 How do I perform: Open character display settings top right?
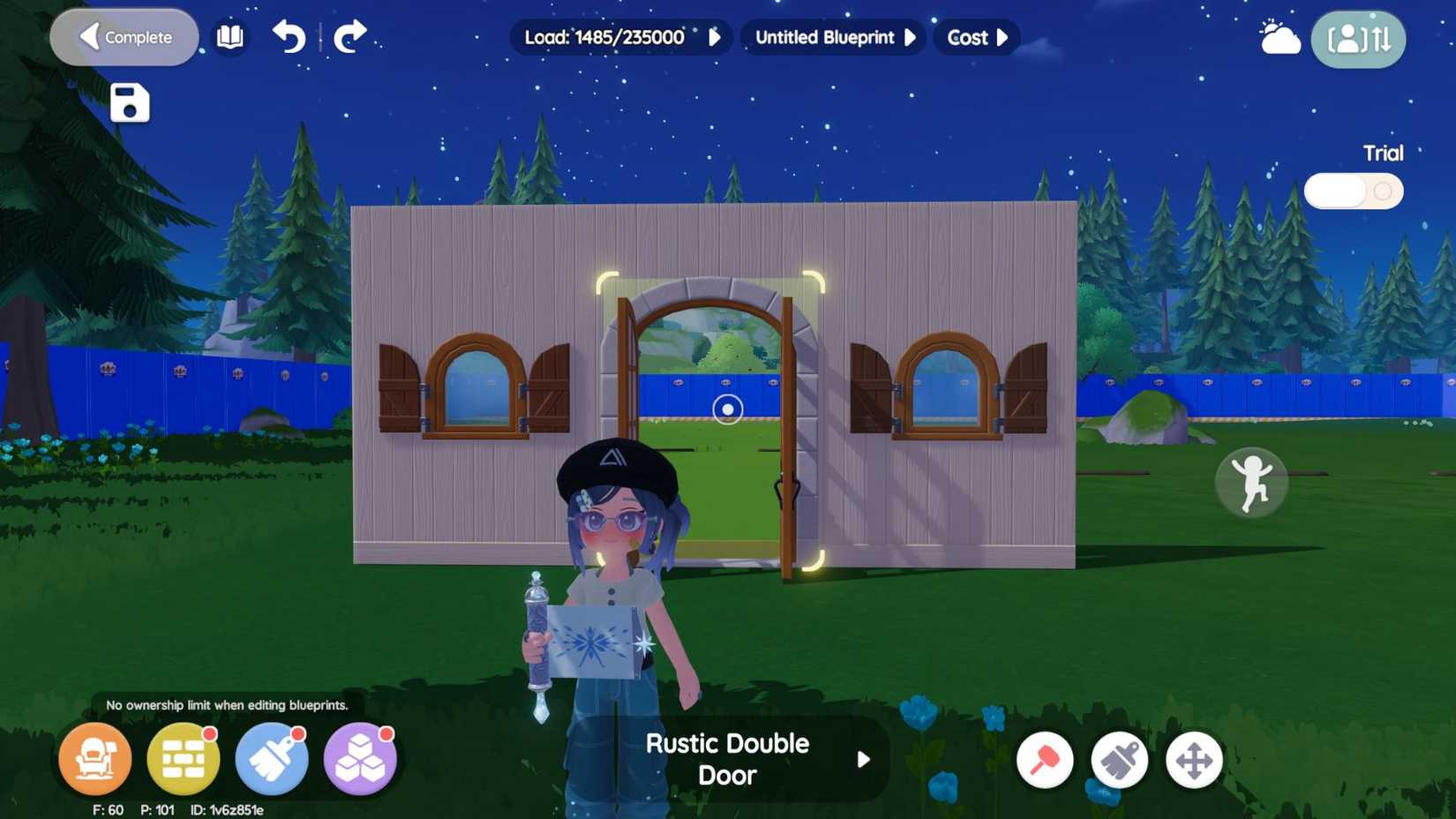point(1358,39)
